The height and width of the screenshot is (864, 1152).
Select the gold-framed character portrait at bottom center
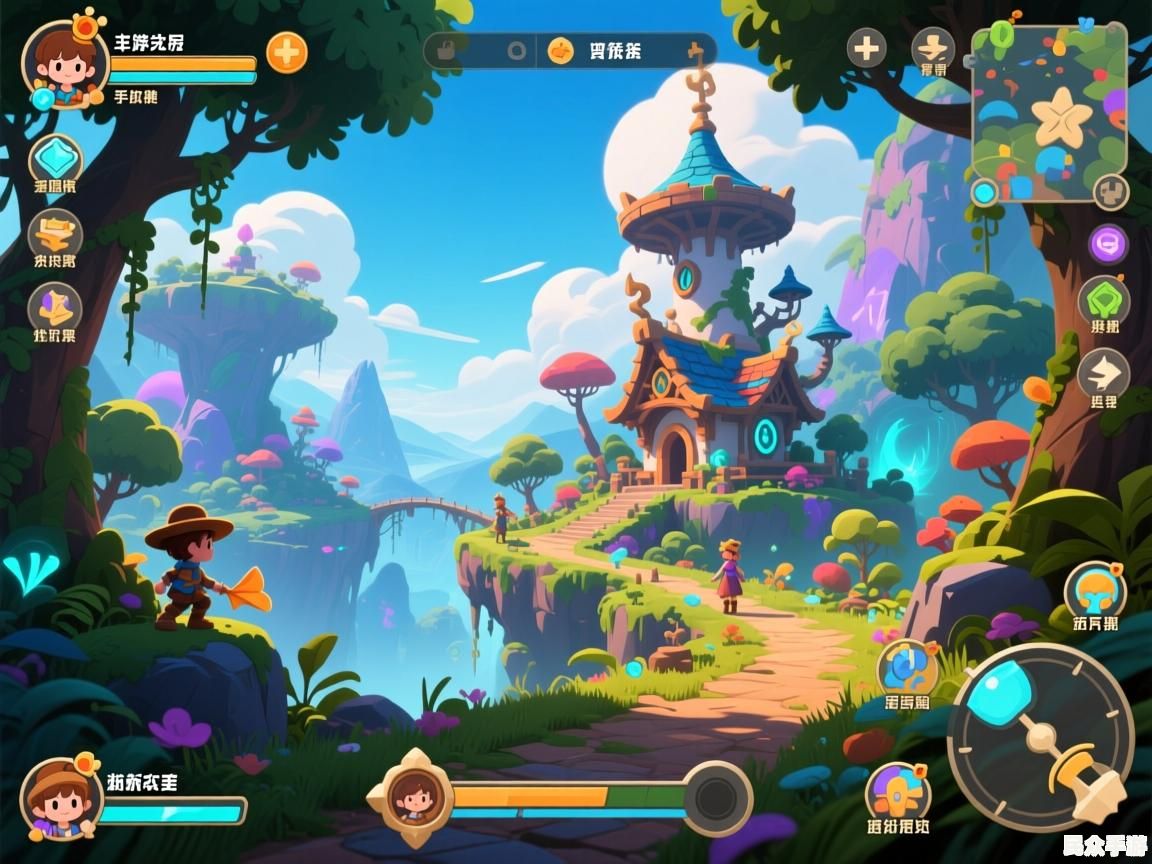point(410,797)
